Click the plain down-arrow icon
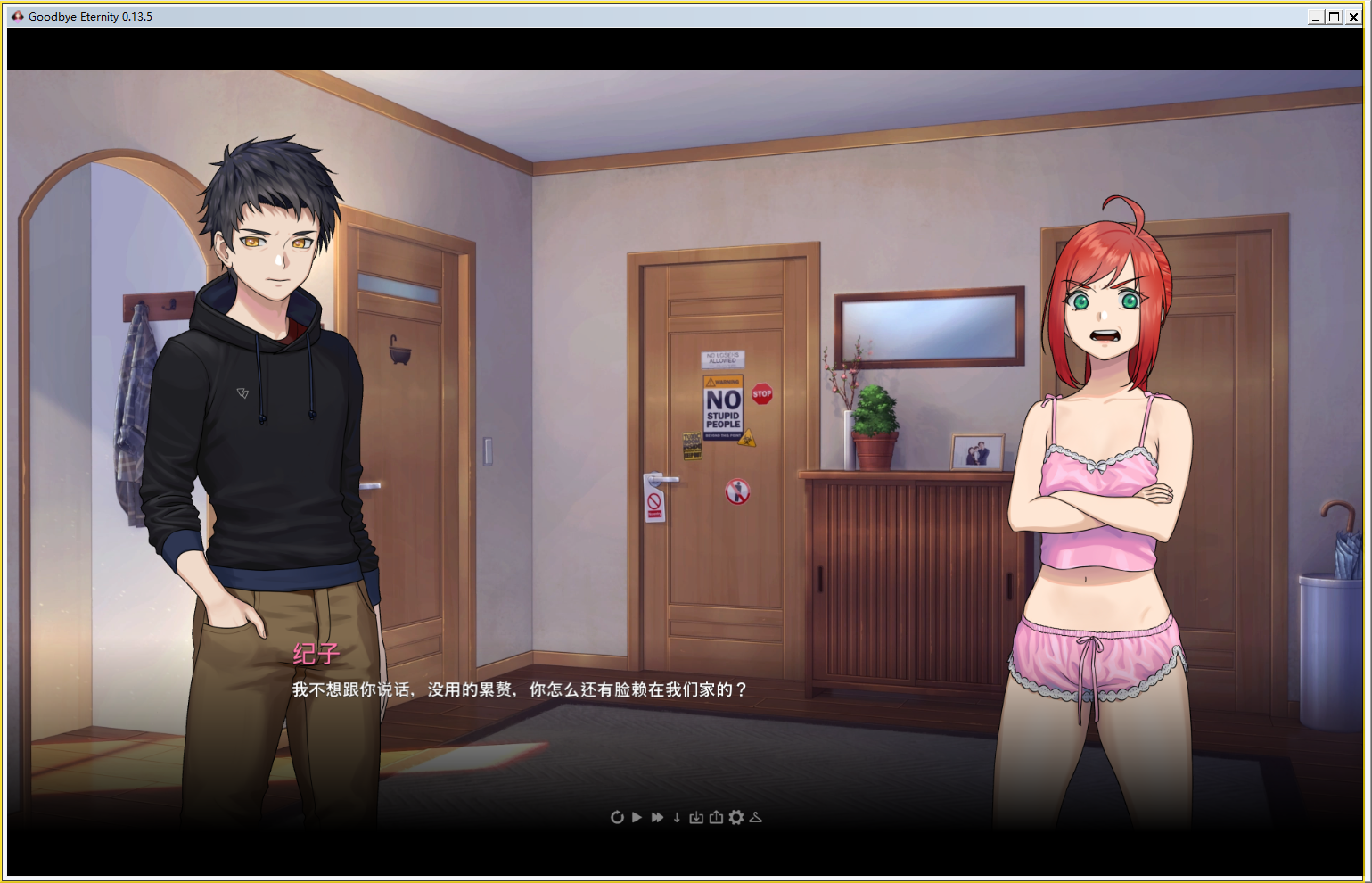 [677, 817]
